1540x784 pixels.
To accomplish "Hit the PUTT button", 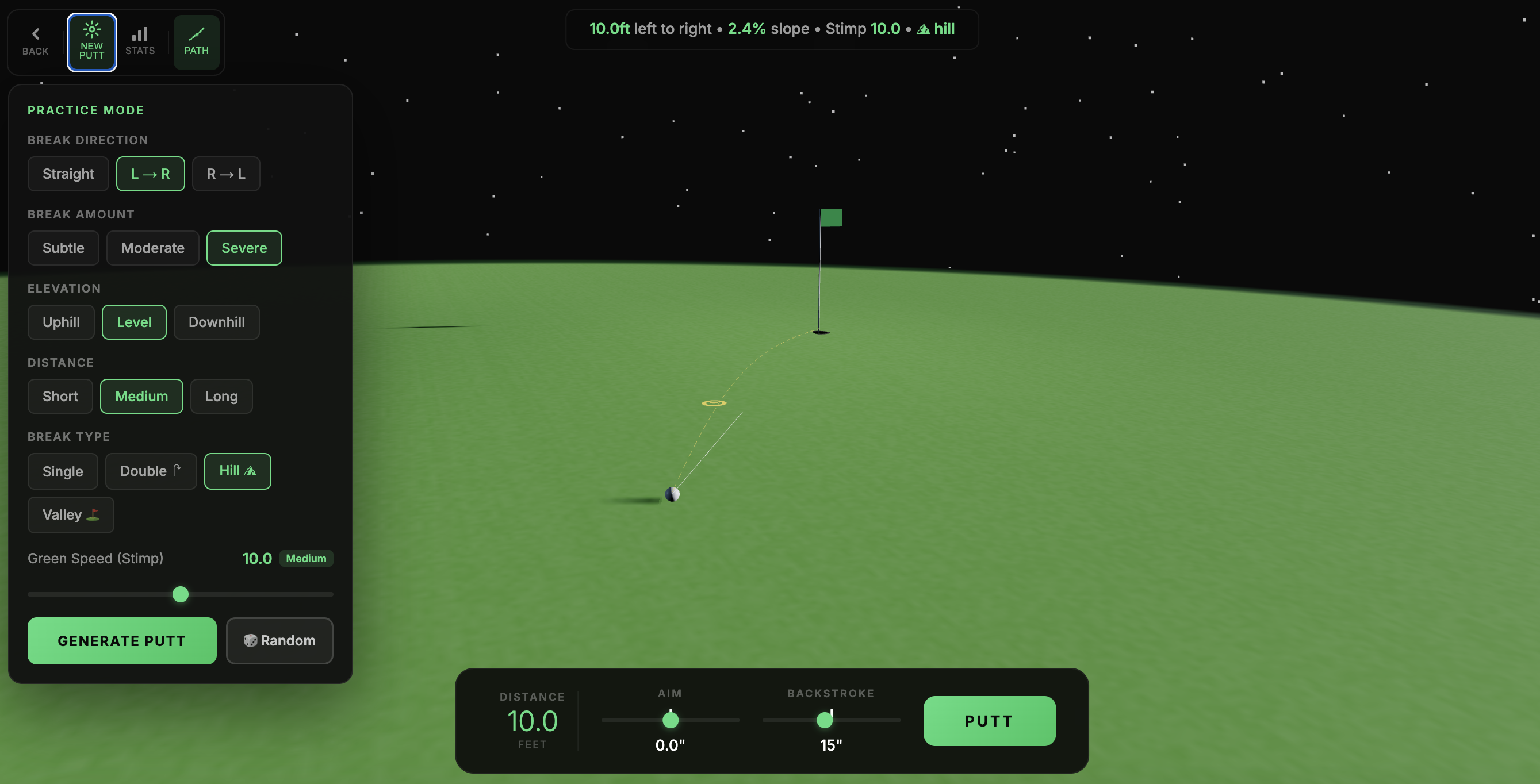I will tap(989, 721).
